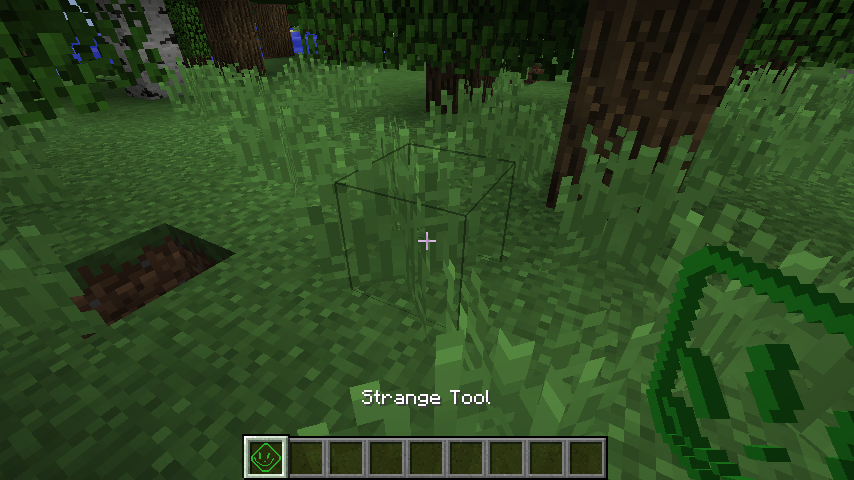Select the Strange Tool hotbar slot
This screenshot has height=480, width=854.
[x=266, y=458]
